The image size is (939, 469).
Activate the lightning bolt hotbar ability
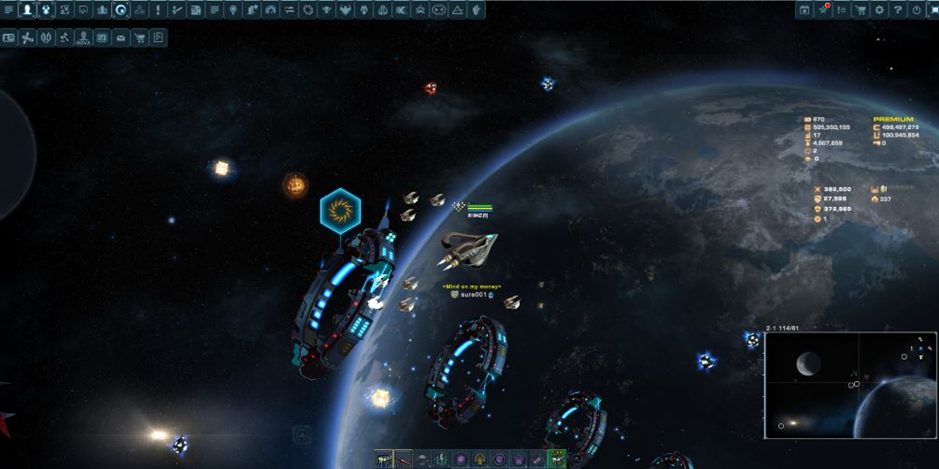(441, 460)
